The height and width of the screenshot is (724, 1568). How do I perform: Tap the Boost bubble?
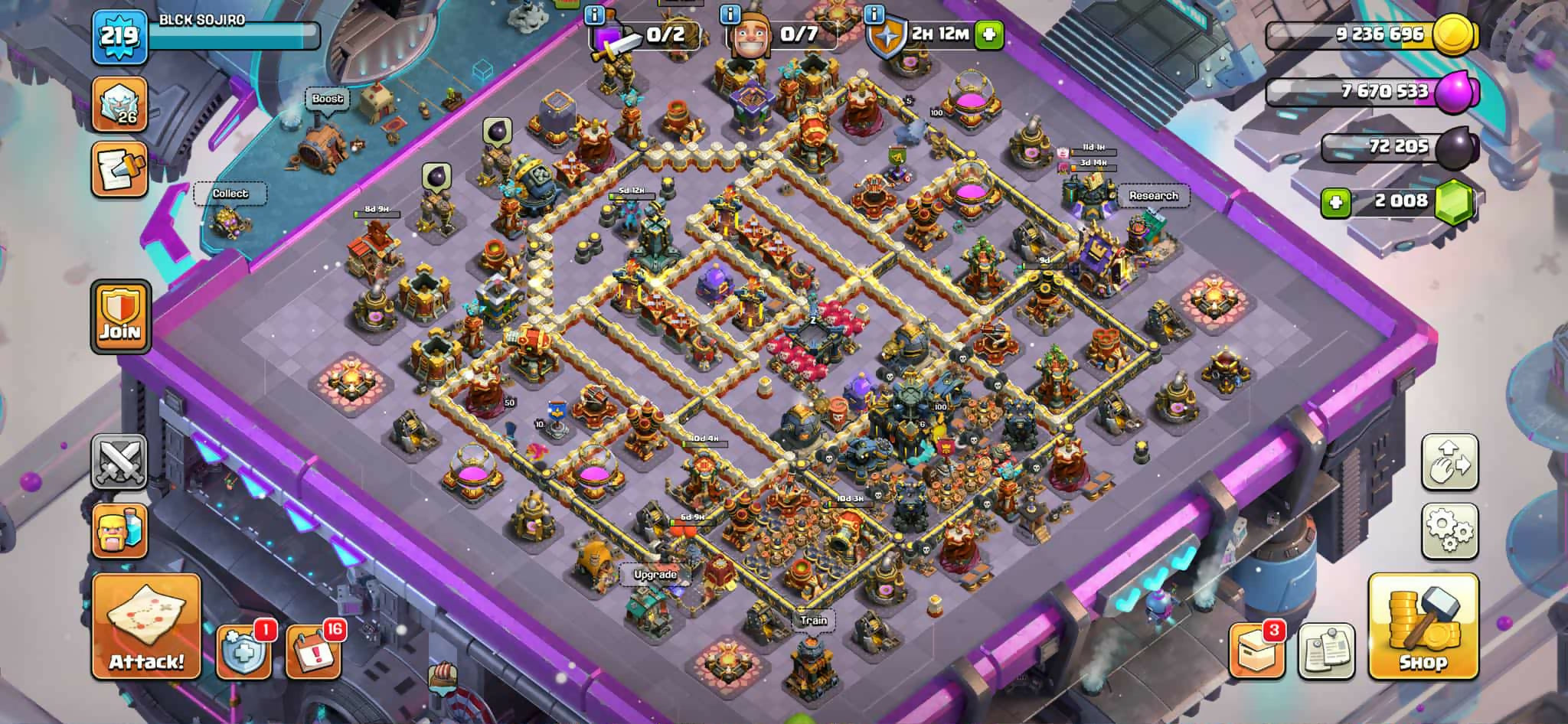pos(328,99)
